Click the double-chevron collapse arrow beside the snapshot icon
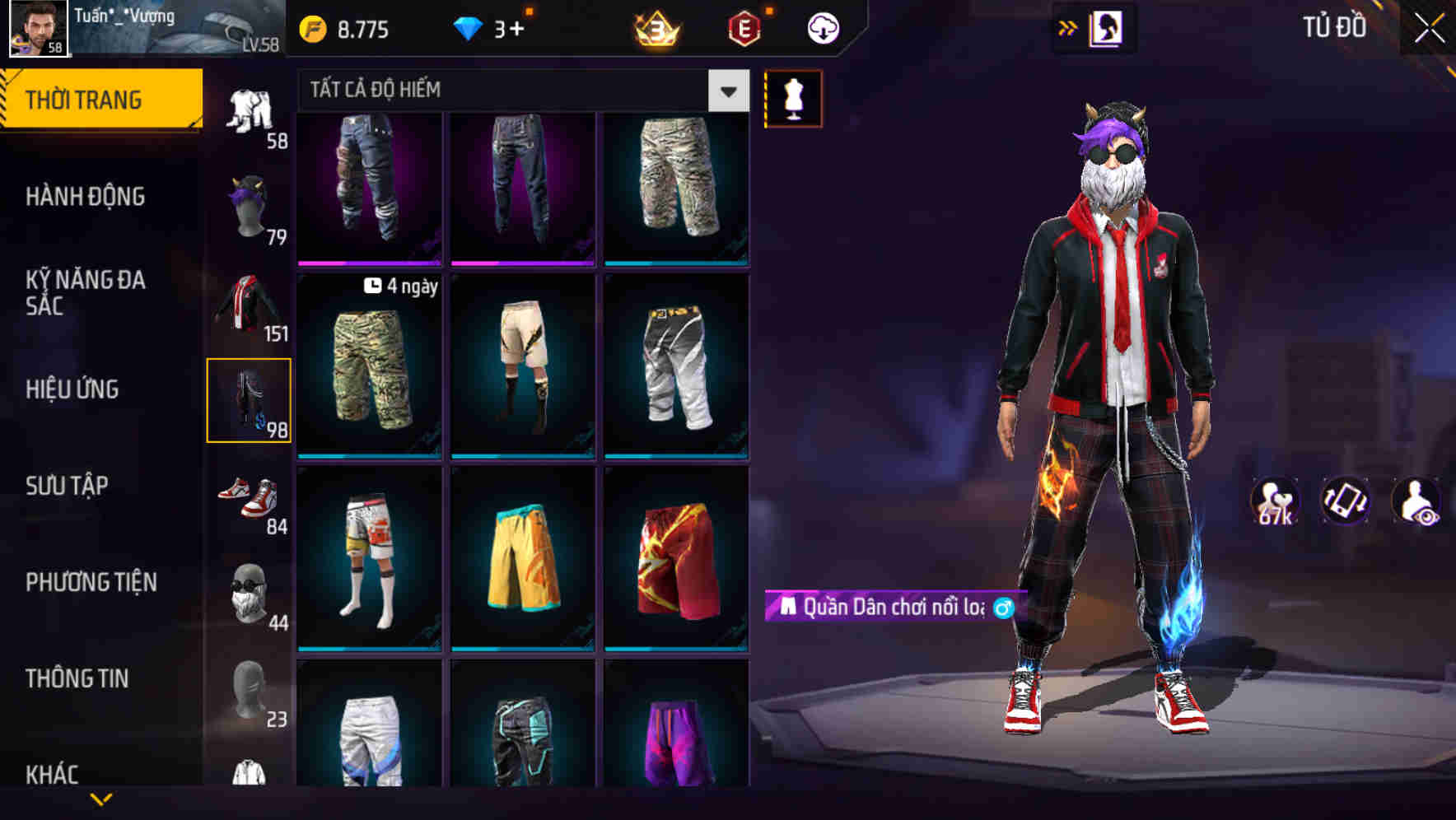Image resolution: width=1456 pixels, height=820 pixels. pyautogui.click(x=1066, y=27)
